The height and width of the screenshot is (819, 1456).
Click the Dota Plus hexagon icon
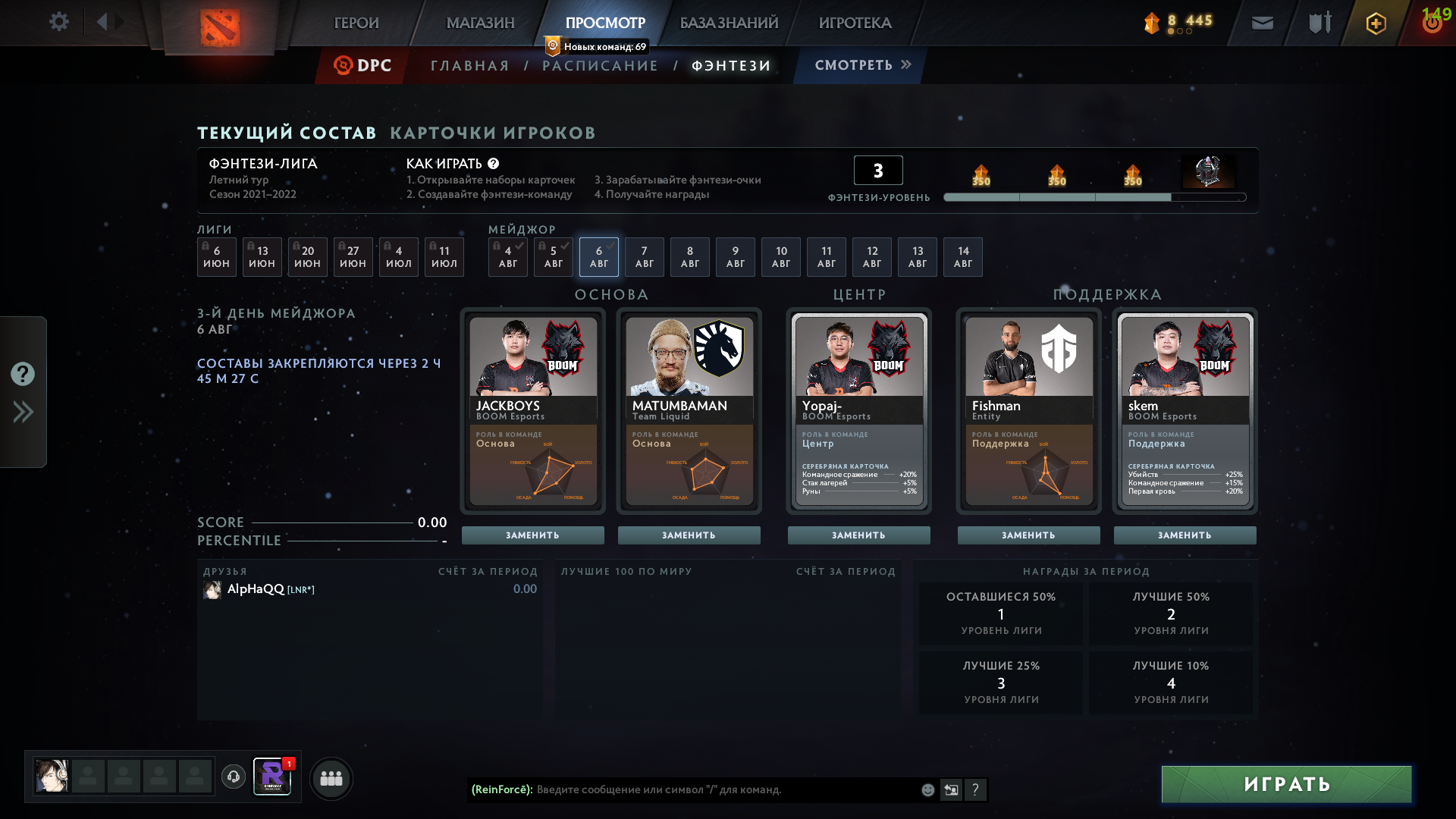pos(1375,23)
